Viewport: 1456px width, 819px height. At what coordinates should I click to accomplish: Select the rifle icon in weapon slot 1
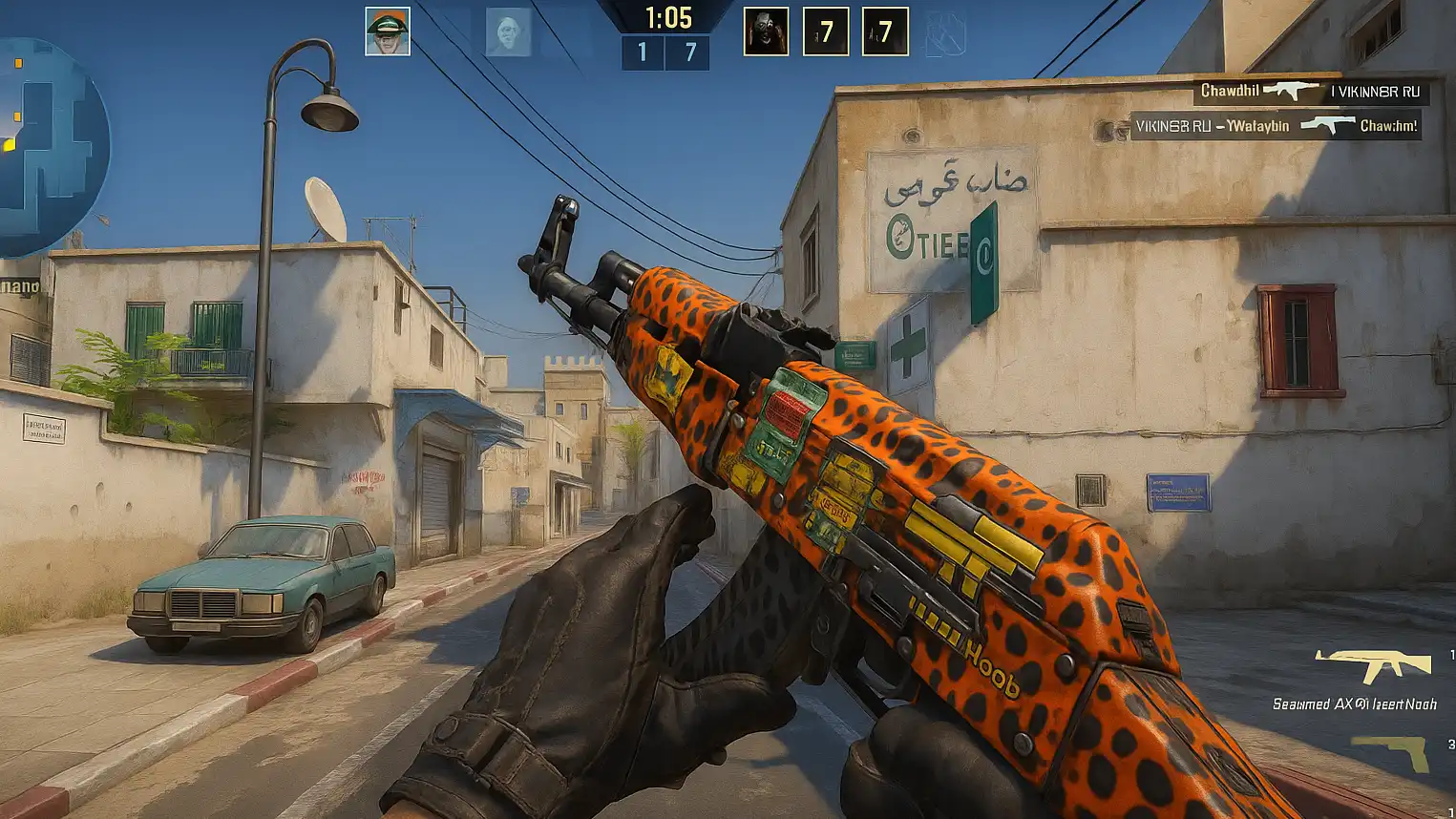click(x=1373, y=664)
